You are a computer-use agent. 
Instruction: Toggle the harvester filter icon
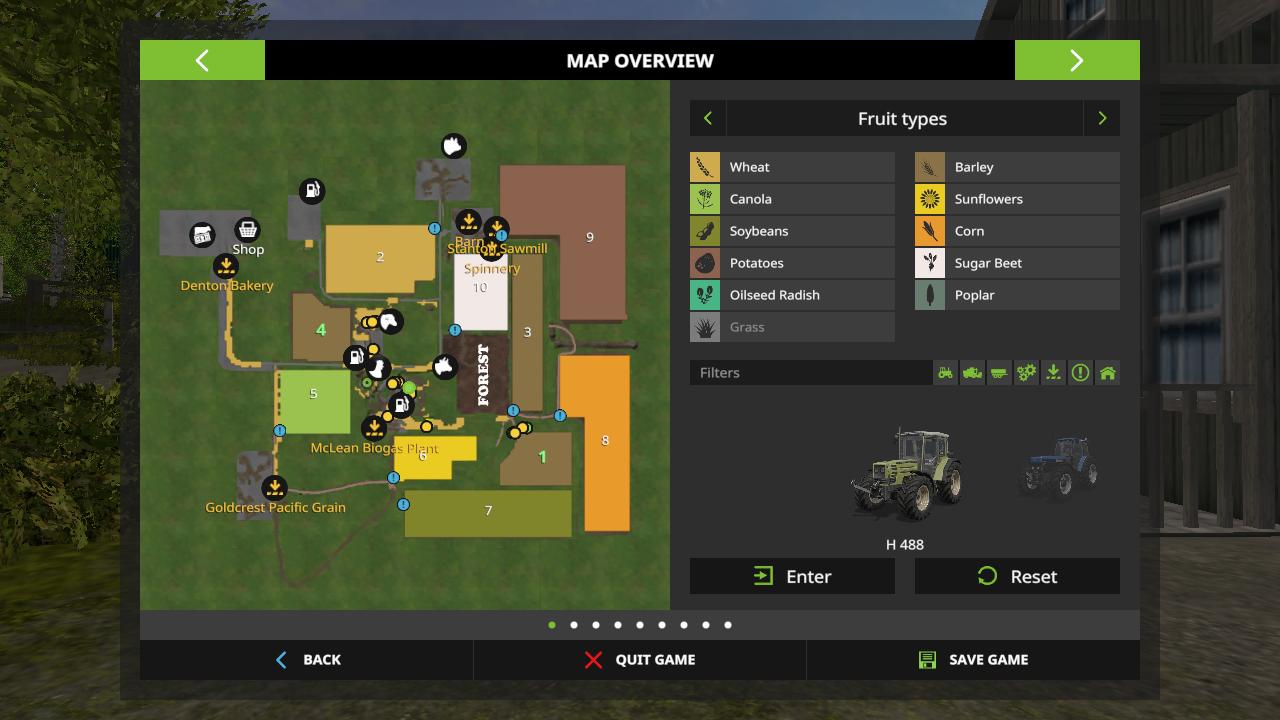click(x=972, y=372)
